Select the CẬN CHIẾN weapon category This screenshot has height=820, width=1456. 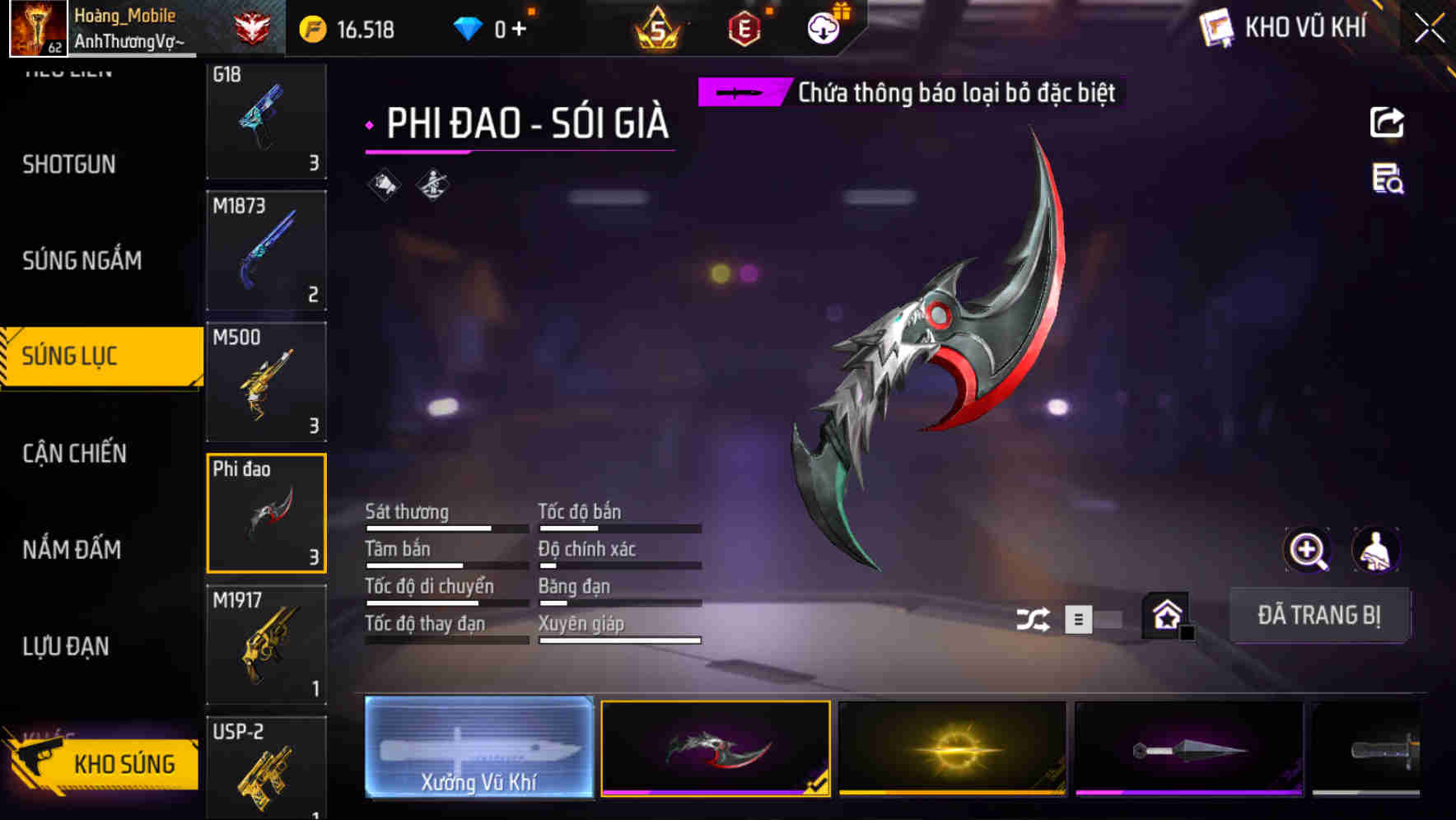pos(74,454)
